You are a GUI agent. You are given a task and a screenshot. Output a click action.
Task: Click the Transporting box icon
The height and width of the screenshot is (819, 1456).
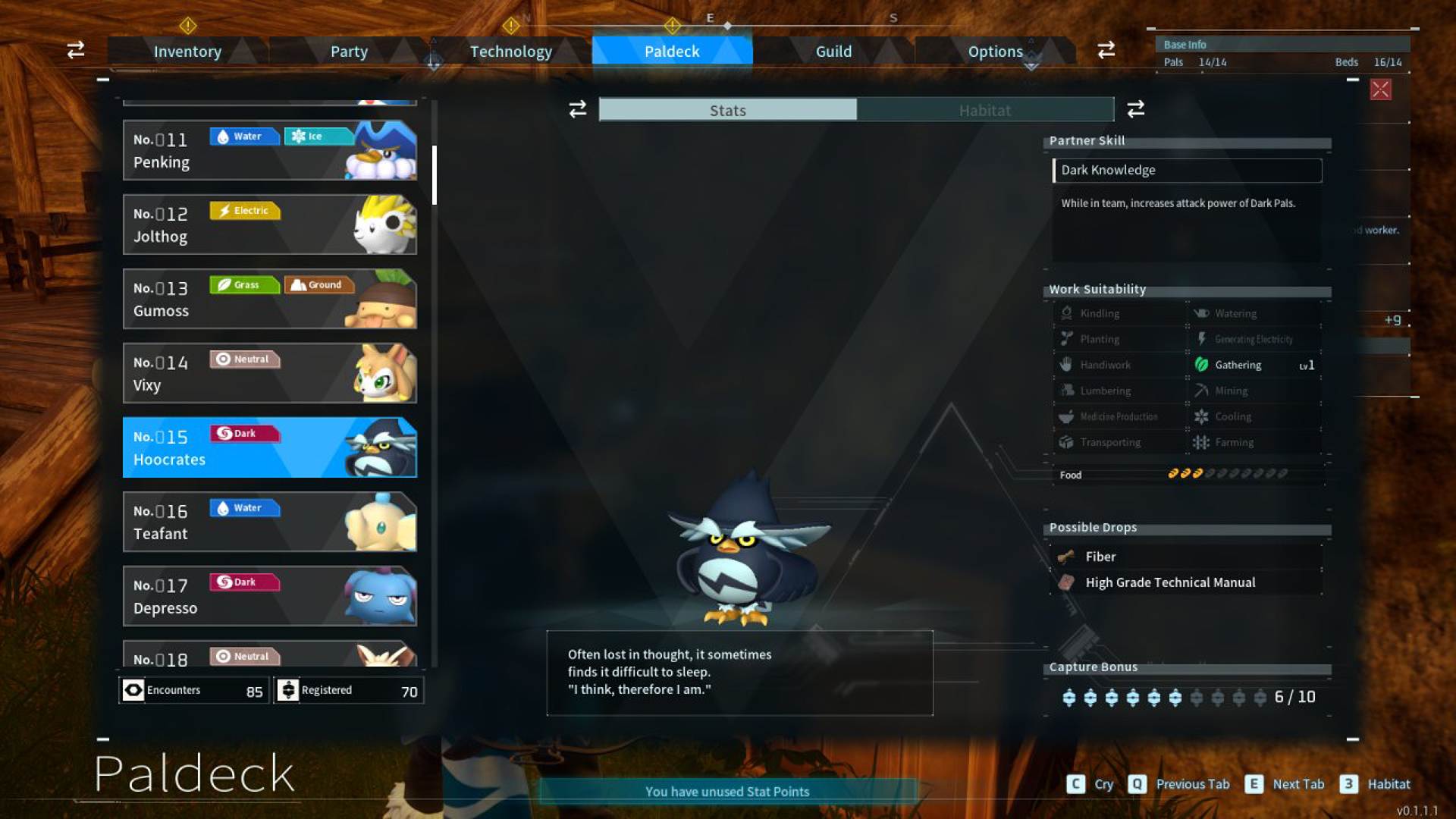(x=1065, y=442)
